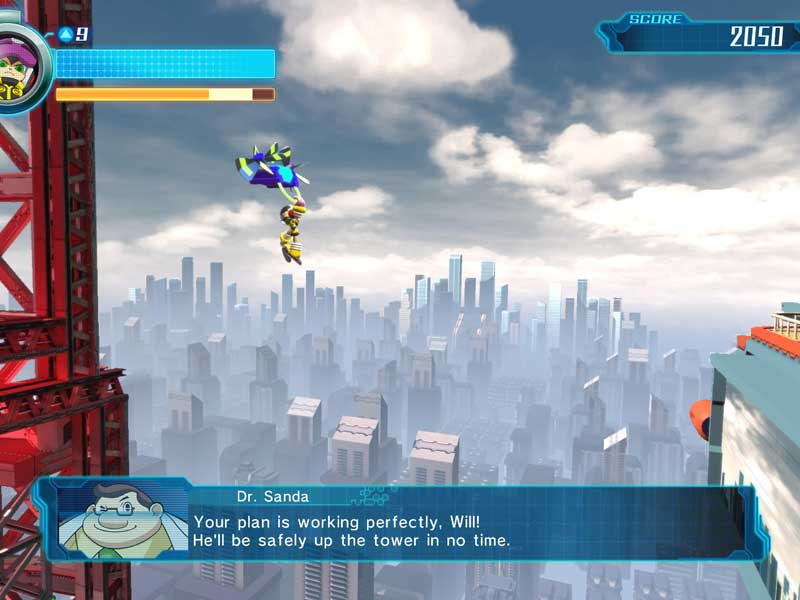Click the player character portrait icon

[x=18, y=65]
